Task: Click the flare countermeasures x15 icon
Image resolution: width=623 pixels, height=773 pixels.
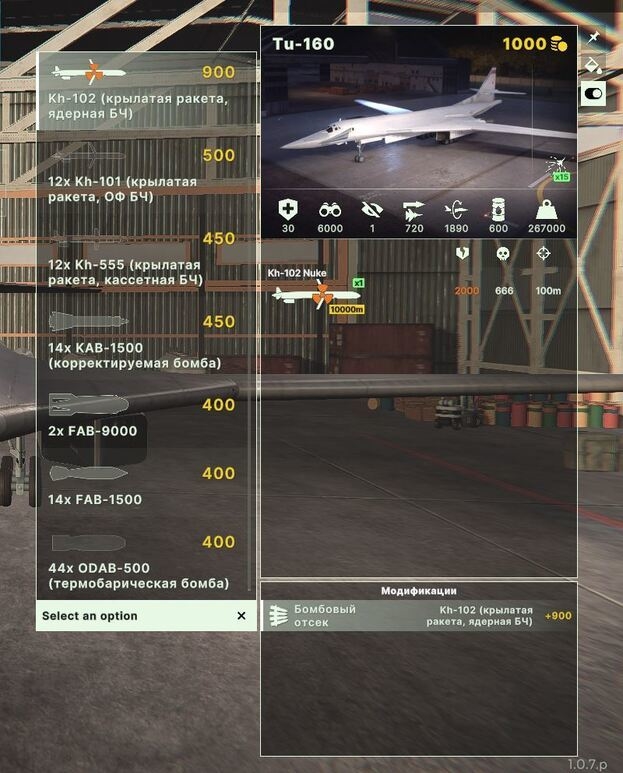Action: pos(559,168)
